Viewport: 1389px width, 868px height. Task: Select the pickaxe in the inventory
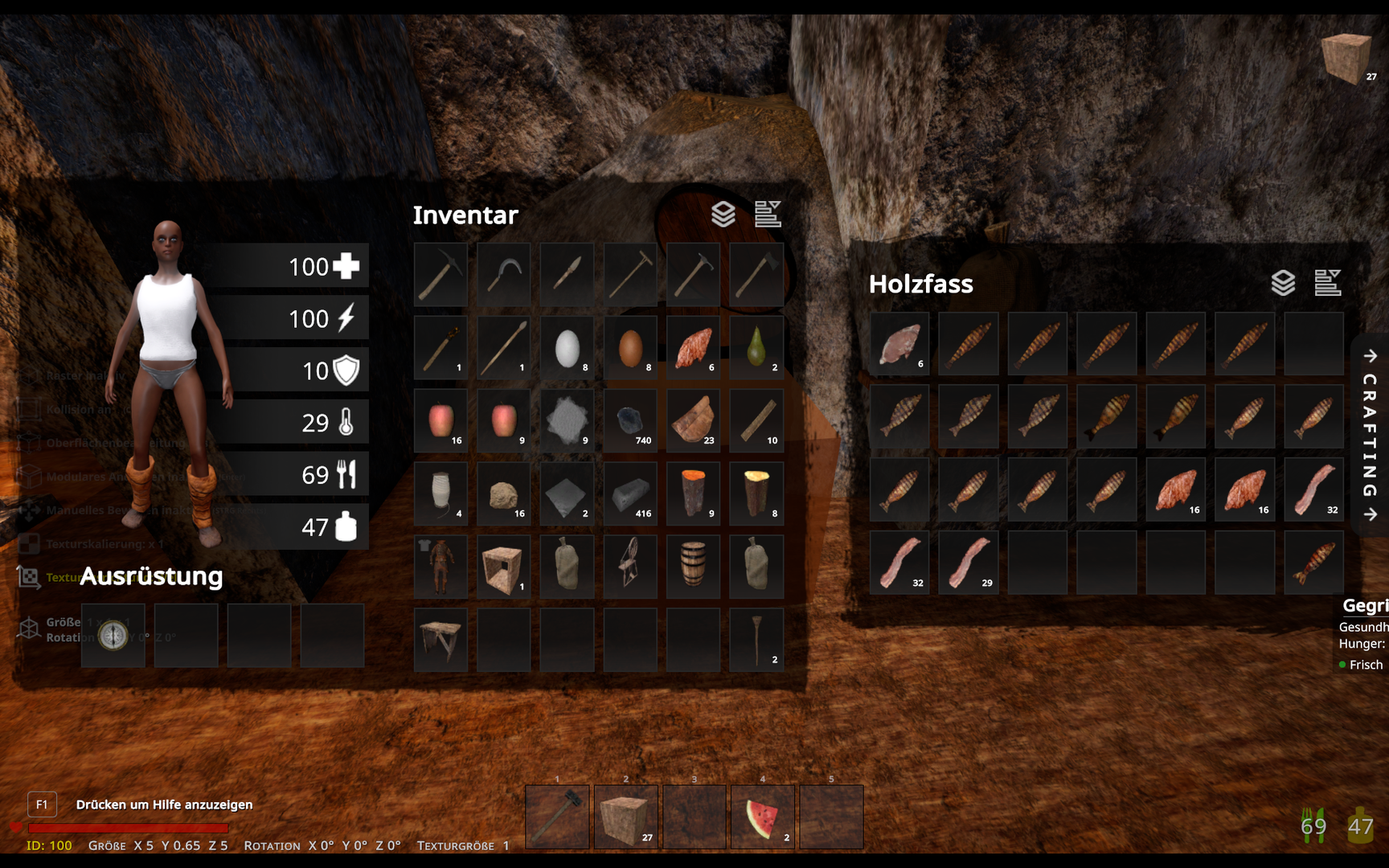pyautogui.click(x=440, y=275)
